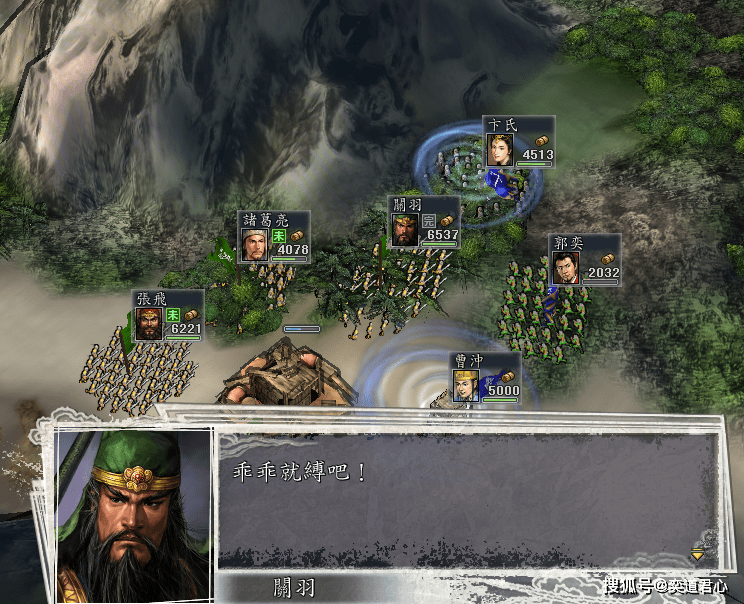Advance dialogue with the yellow arrow
The width and height of the screenshot is (744, 604).
point(697,553)
